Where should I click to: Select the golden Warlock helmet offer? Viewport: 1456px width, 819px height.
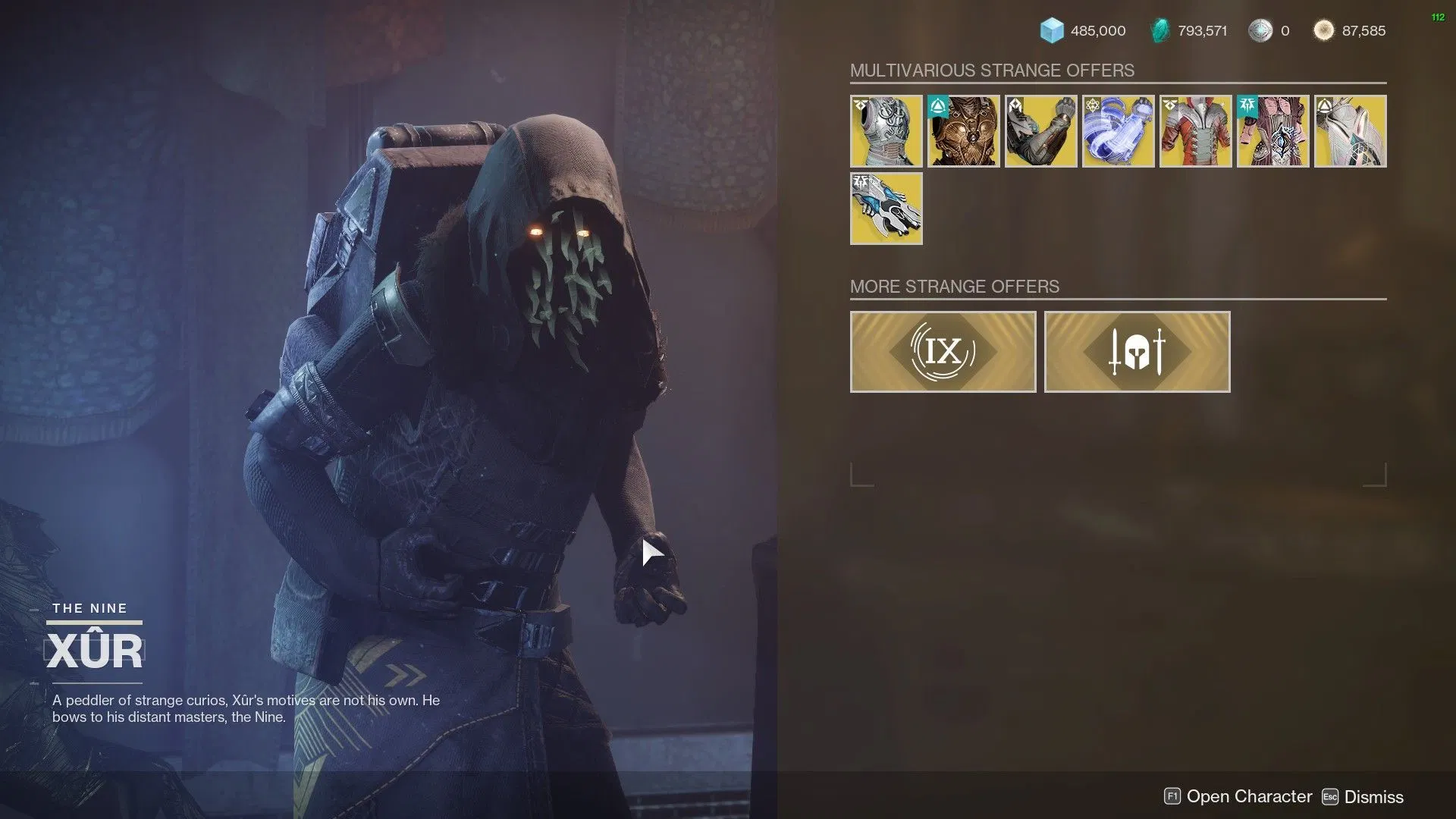click(x=963, y=130)
